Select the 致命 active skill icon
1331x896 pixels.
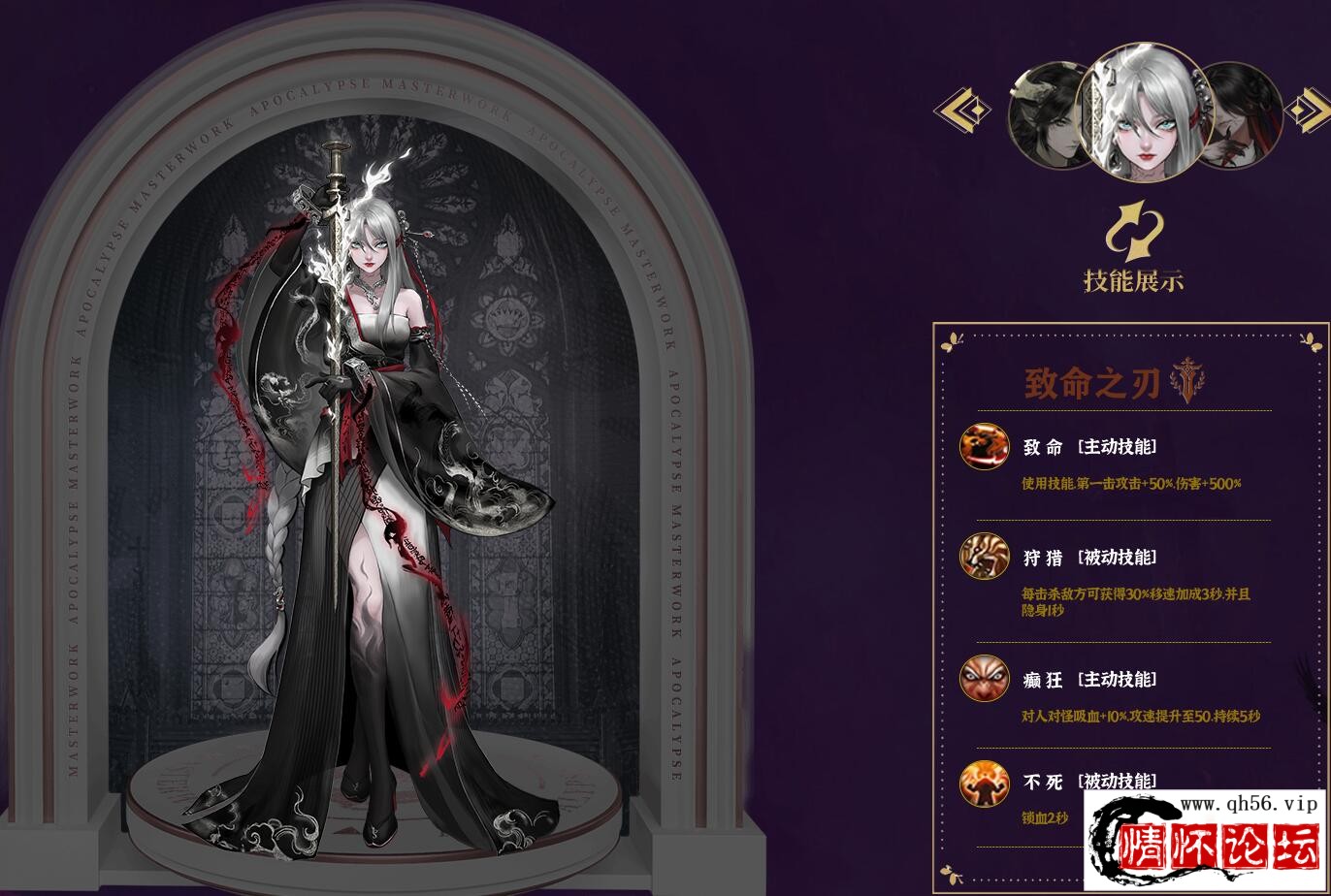983,446
